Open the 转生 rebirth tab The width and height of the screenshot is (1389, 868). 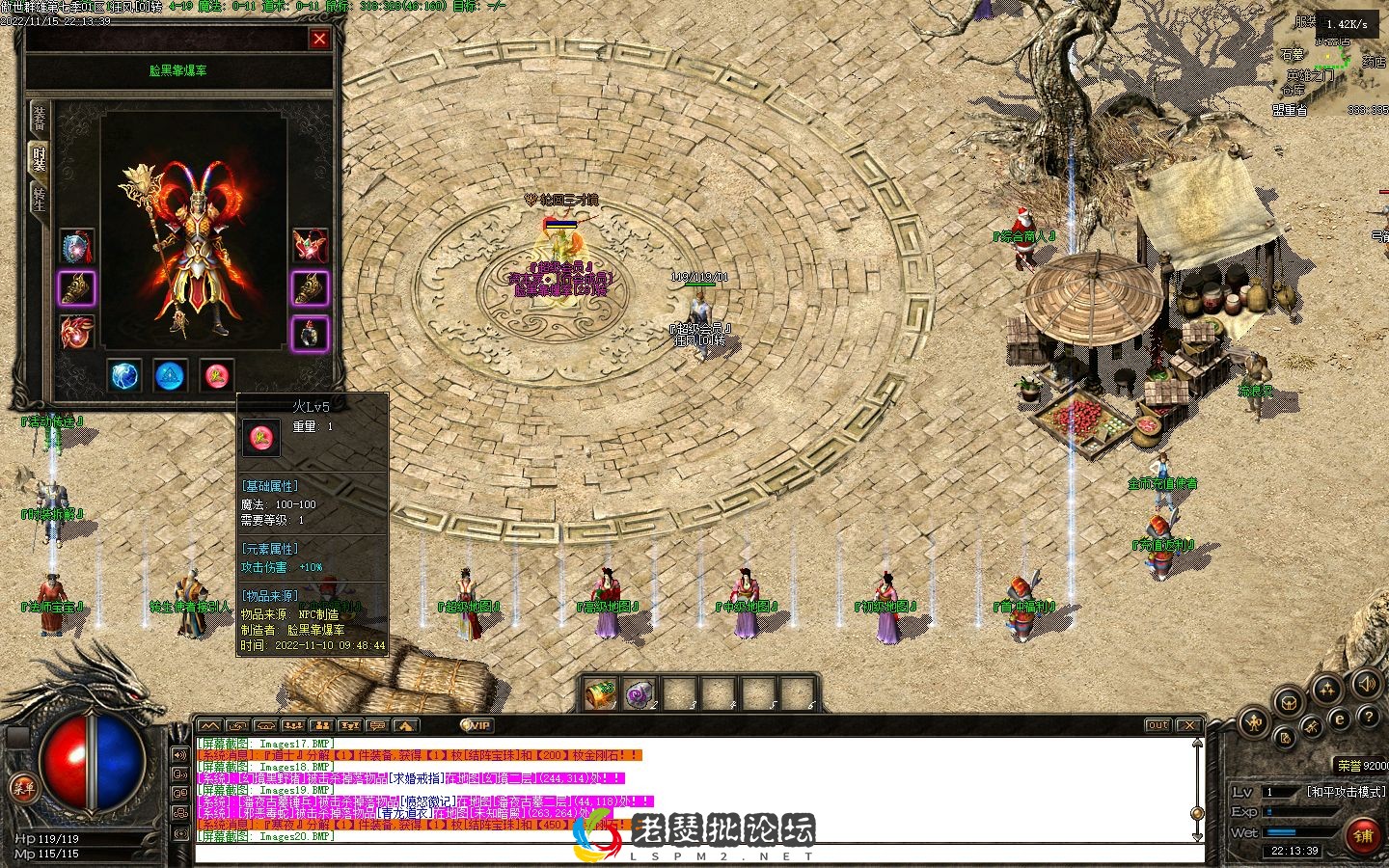pyautogui.click(x=39, y=198)
